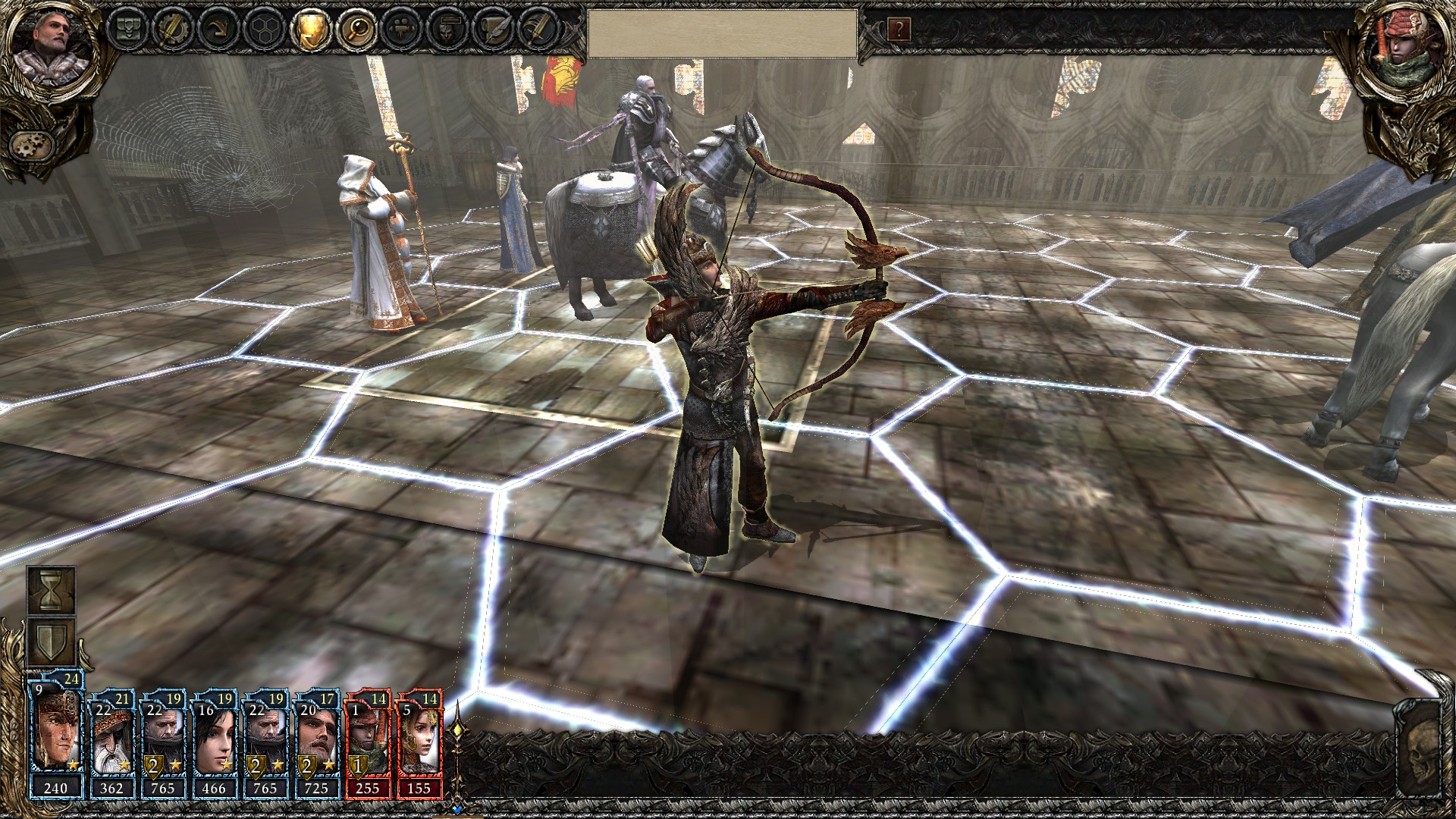Click the movie camera toolbar icon
Screen dimensions: 1456x819
click(403, 29)
